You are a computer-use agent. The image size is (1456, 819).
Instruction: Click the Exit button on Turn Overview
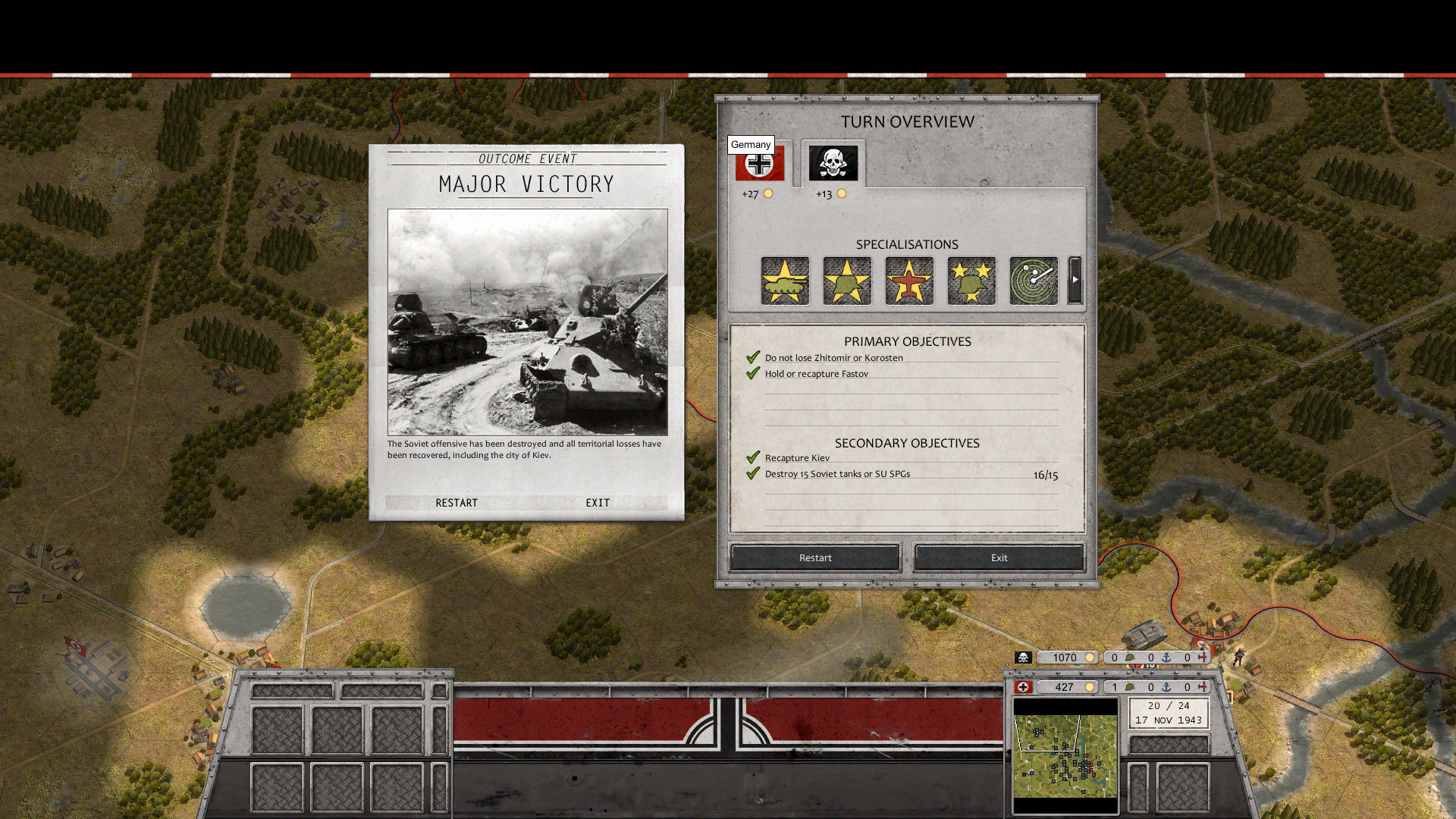998,557
